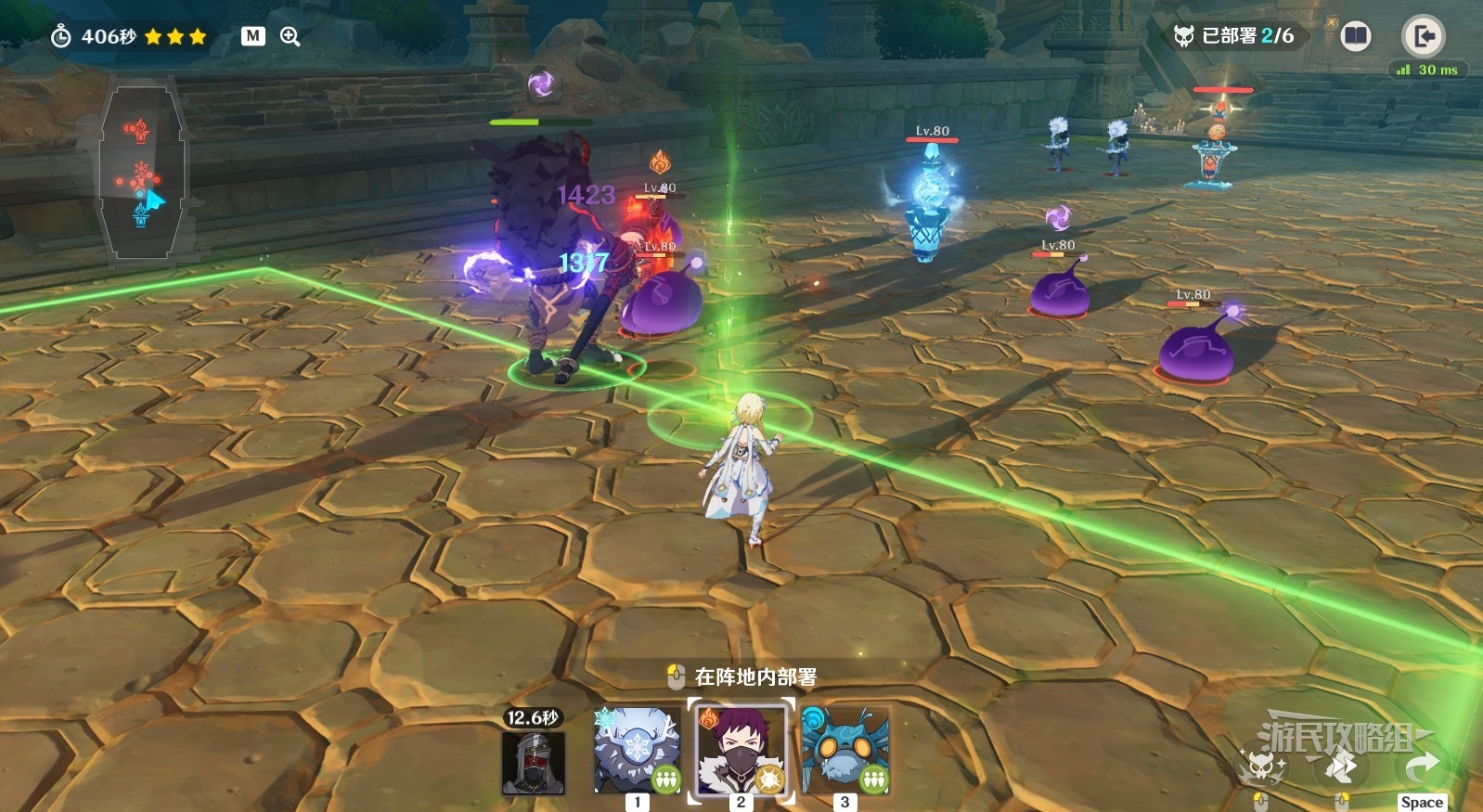Exit the challenge via the leave button
This screenshot has height=812, width=1483.
1423,36
